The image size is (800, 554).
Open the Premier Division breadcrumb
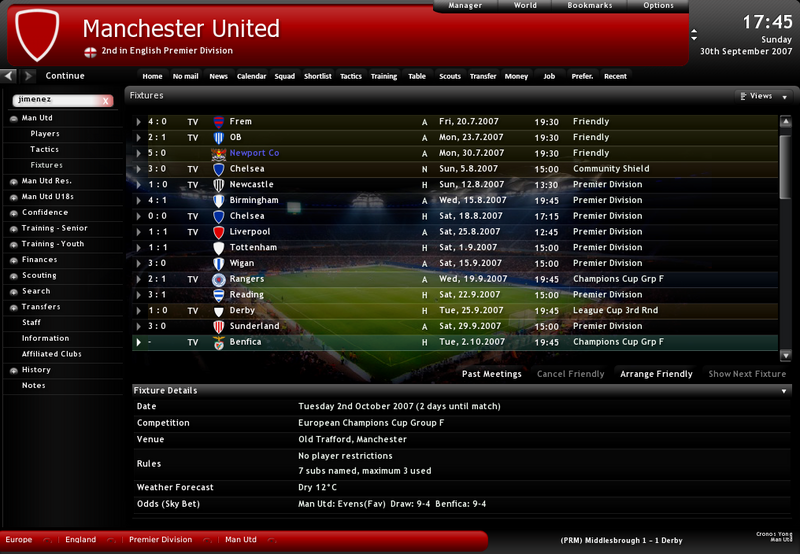[161, 540]
